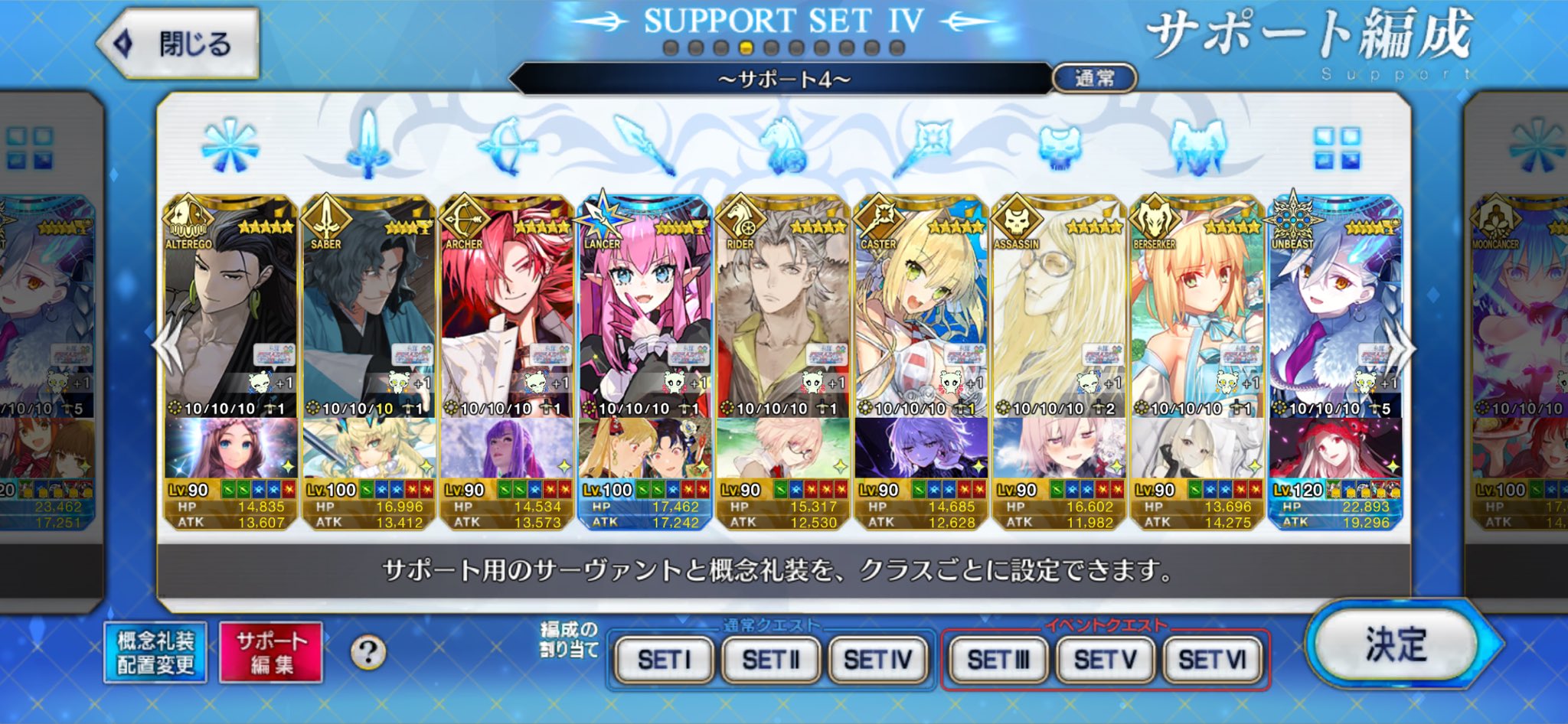This screenshot has width=1568, height=724.
Task: Pick the SET V button
Action: (x=1105, y=659)
